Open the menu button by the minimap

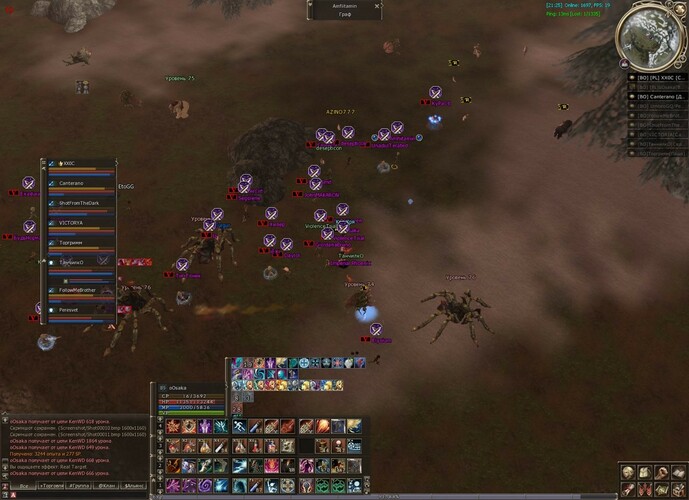tap(678, 9)
